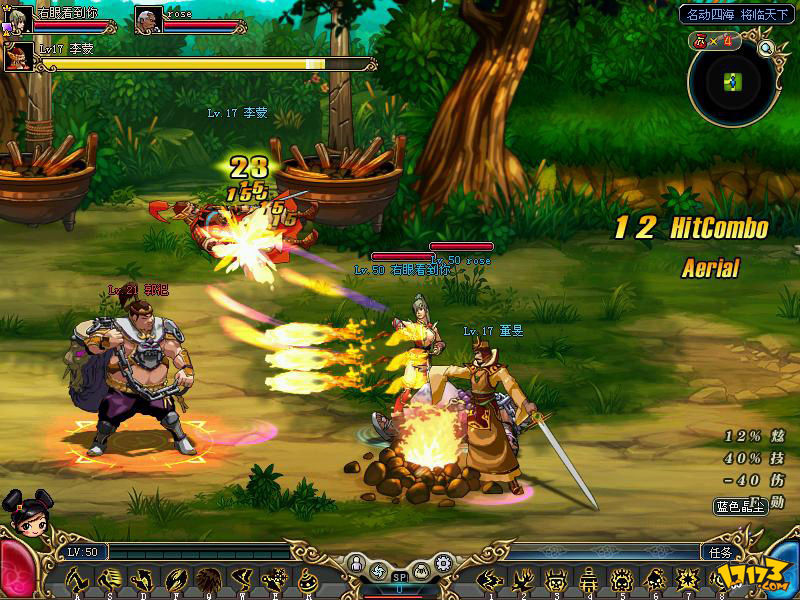Click the SP button in the center bar
800x600 pixels.
400,577
